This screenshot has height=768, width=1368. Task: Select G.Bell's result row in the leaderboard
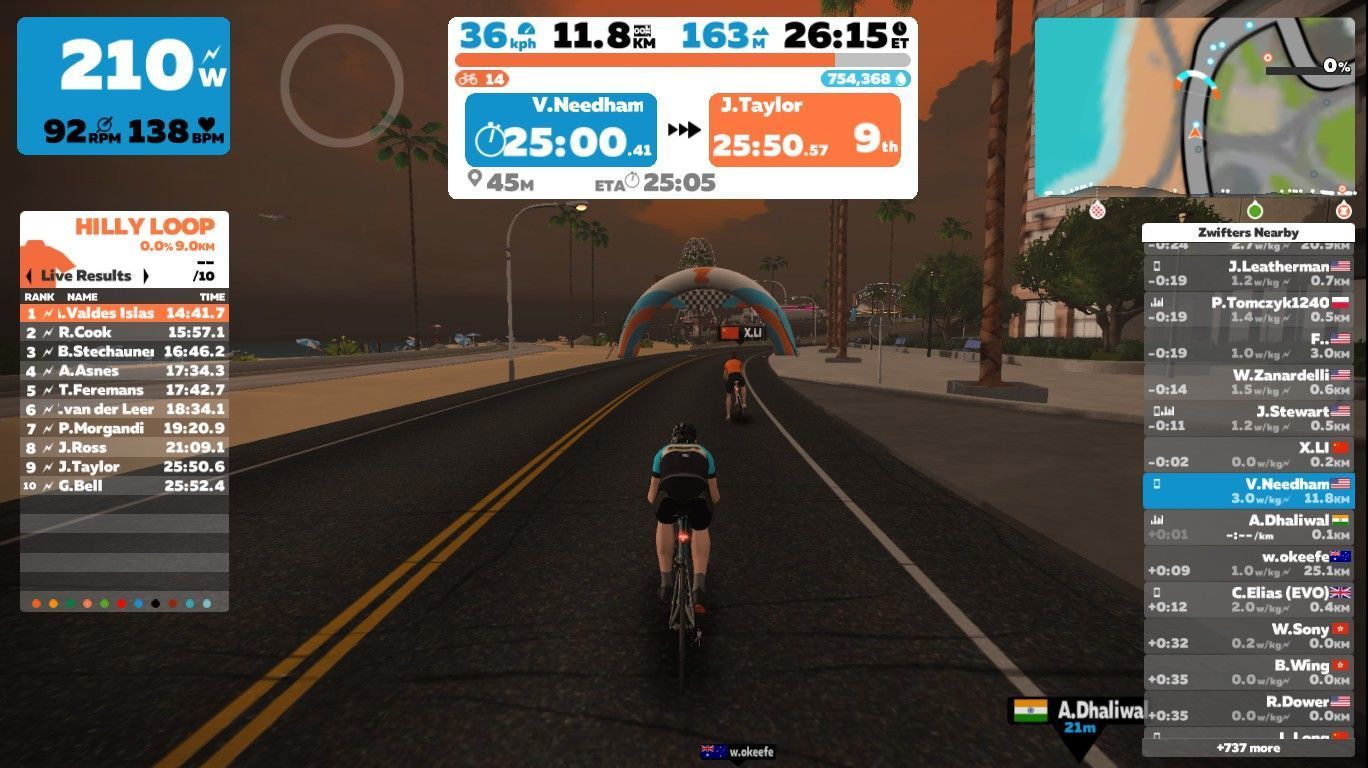click(x=124, y=486)
